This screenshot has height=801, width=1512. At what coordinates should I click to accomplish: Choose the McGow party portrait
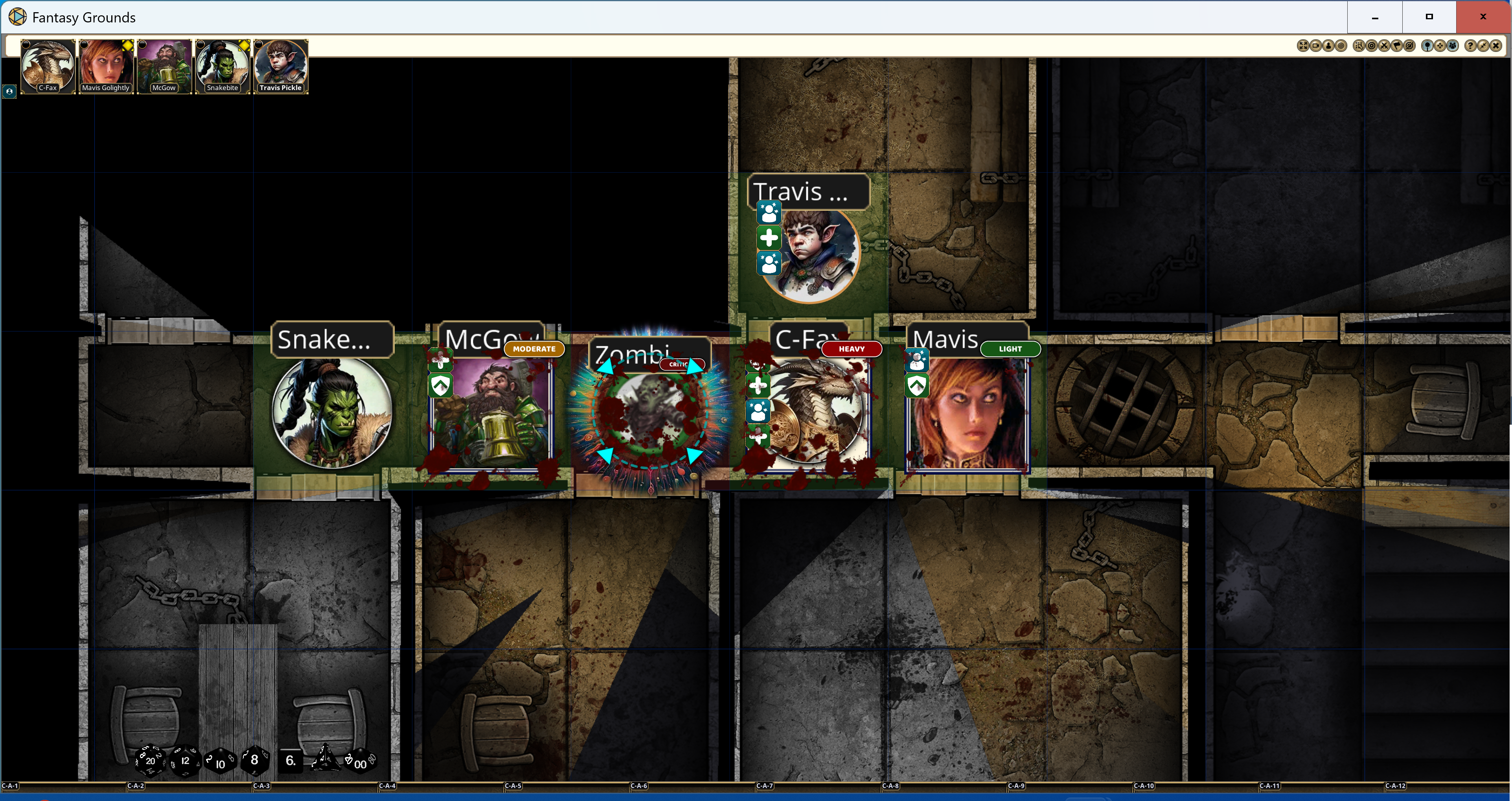coord(164,65)
